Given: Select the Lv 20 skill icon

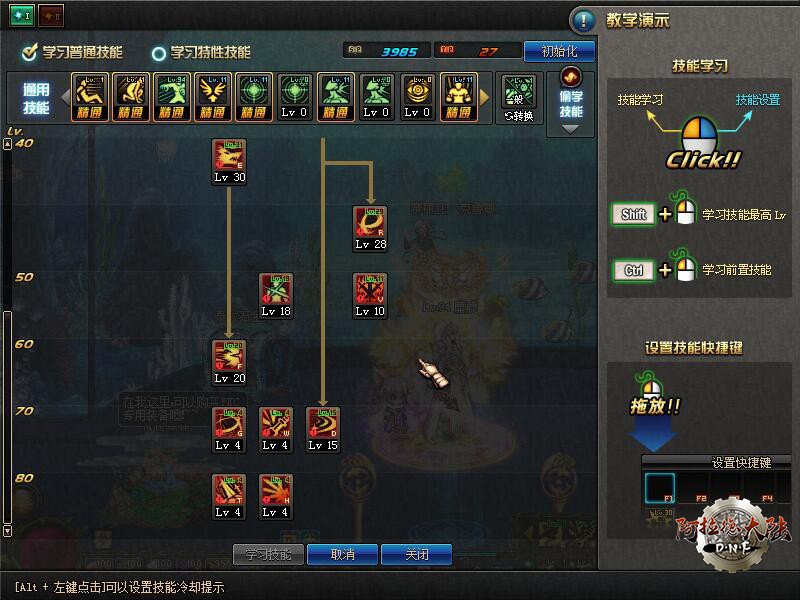Looking at the screenshot, I should click(x=229, y=357).
